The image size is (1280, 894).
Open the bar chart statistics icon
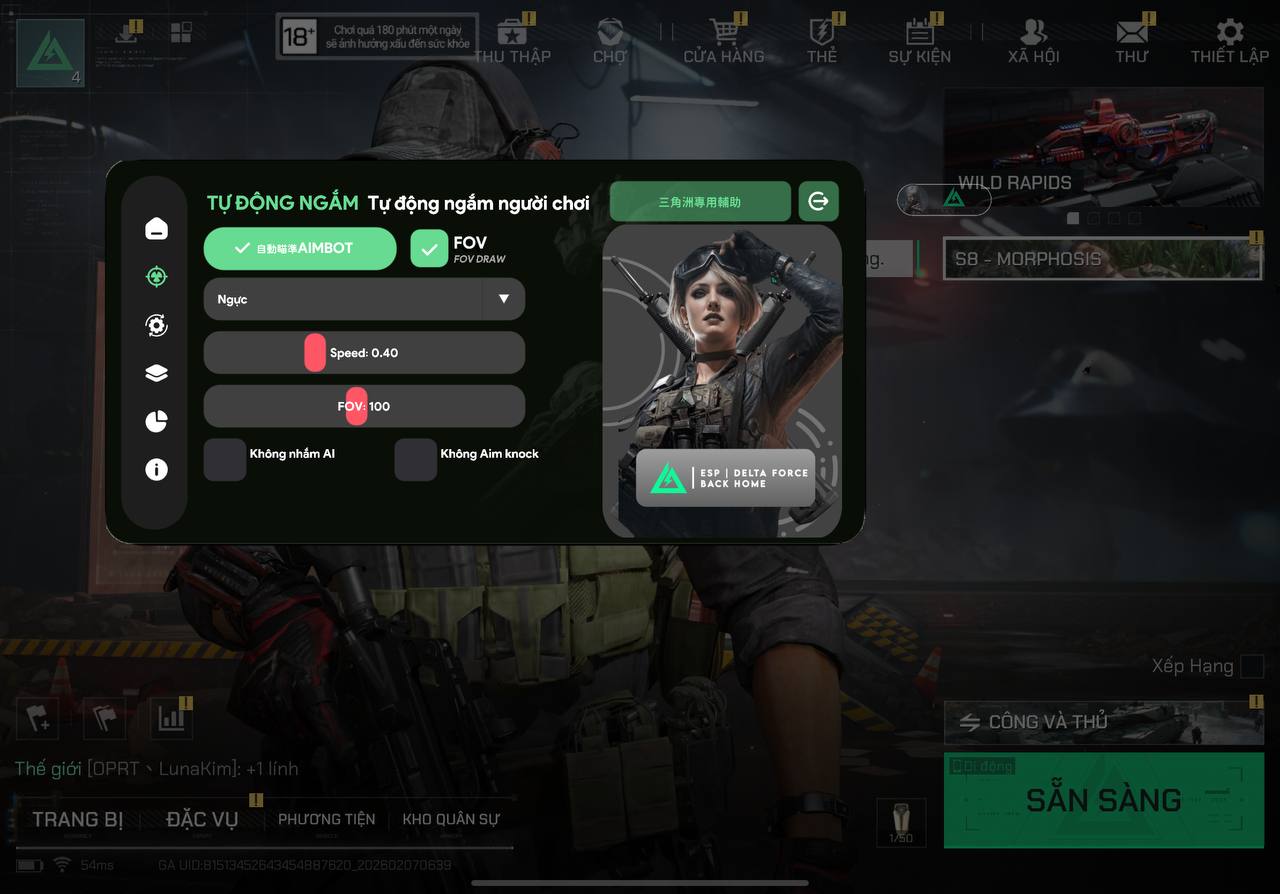pyautogui.click(x=171, y=718)
